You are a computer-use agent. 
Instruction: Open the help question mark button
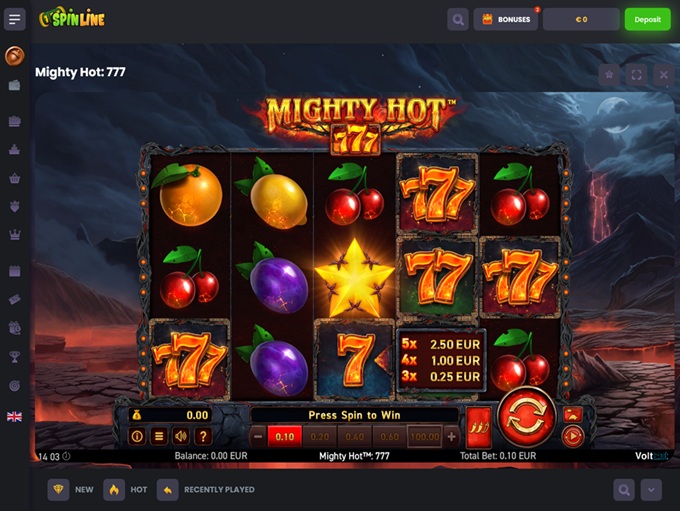(x=203, y=436)
